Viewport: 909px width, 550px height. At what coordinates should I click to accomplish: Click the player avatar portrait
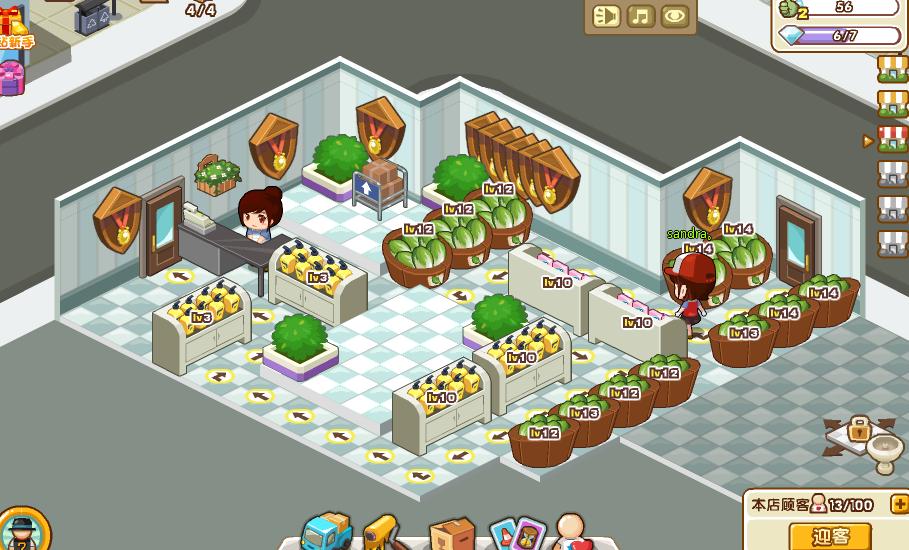pyautogui.click(x=20, y=531)
